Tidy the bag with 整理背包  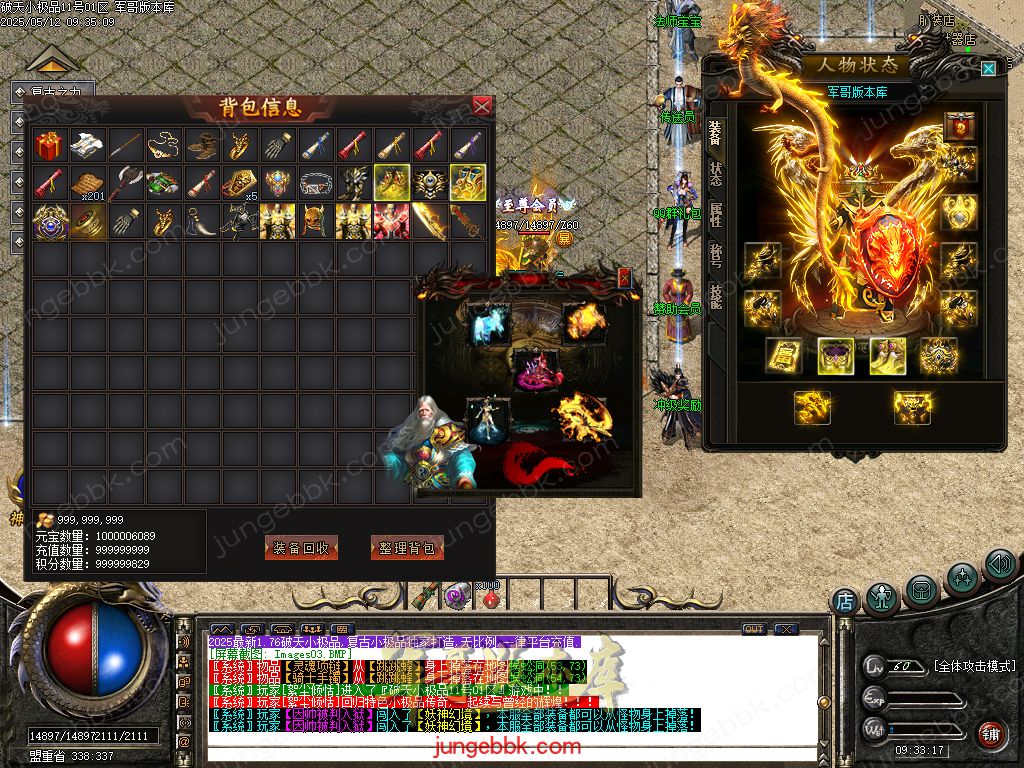pyautogui.click(x=407, y=548)
